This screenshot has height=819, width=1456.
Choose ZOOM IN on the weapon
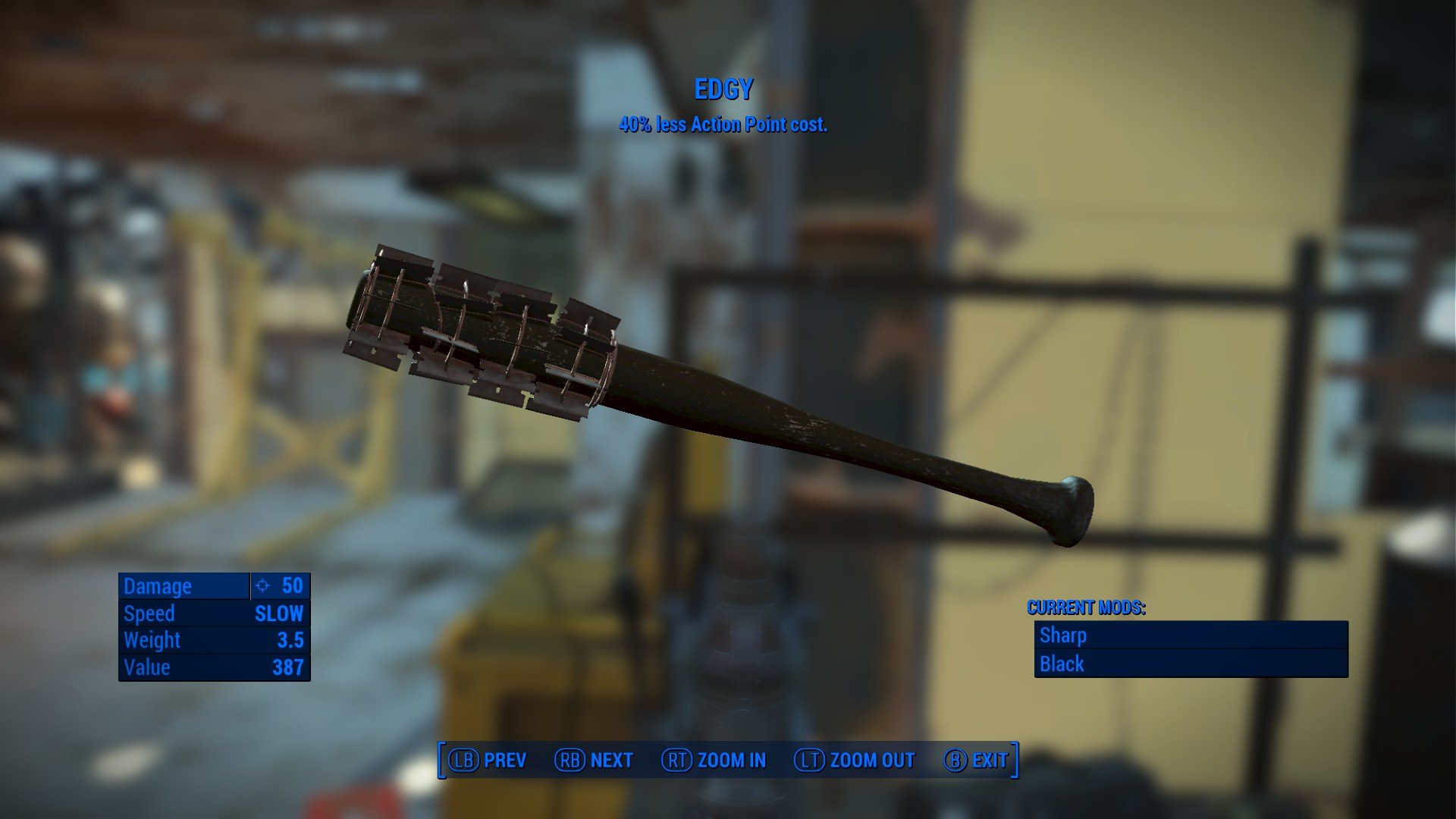coord(714,760)
